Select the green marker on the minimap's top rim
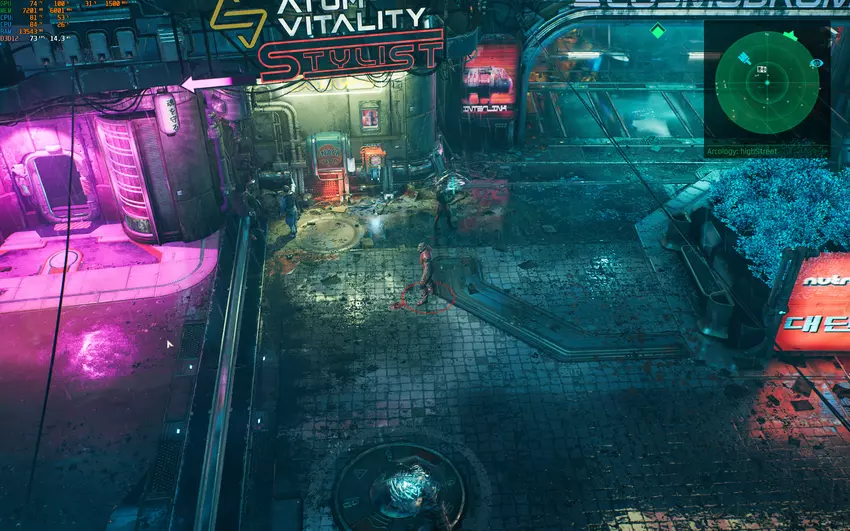The image size is (850, 531). [x=790, y=36]
